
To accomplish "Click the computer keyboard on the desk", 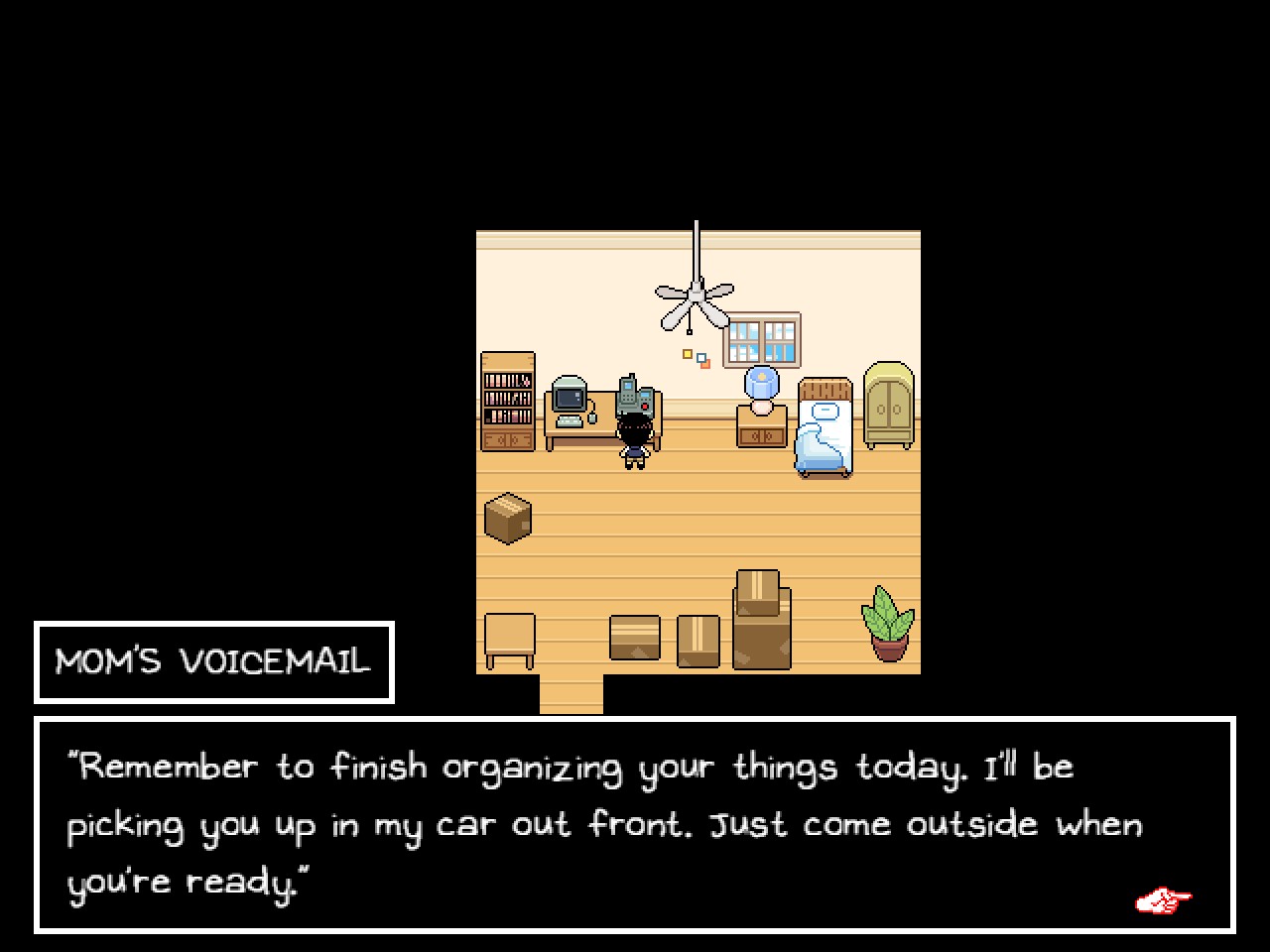I will (x=569, y=420).
